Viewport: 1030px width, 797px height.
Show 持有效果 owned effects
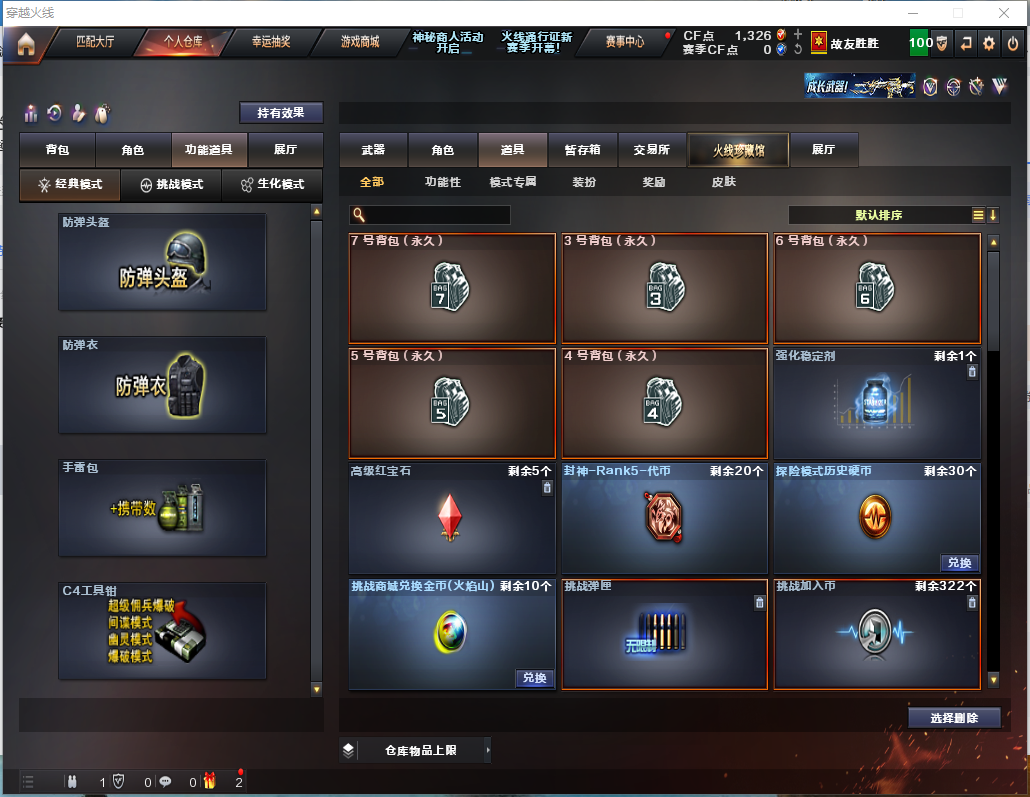tap(281, 113)
